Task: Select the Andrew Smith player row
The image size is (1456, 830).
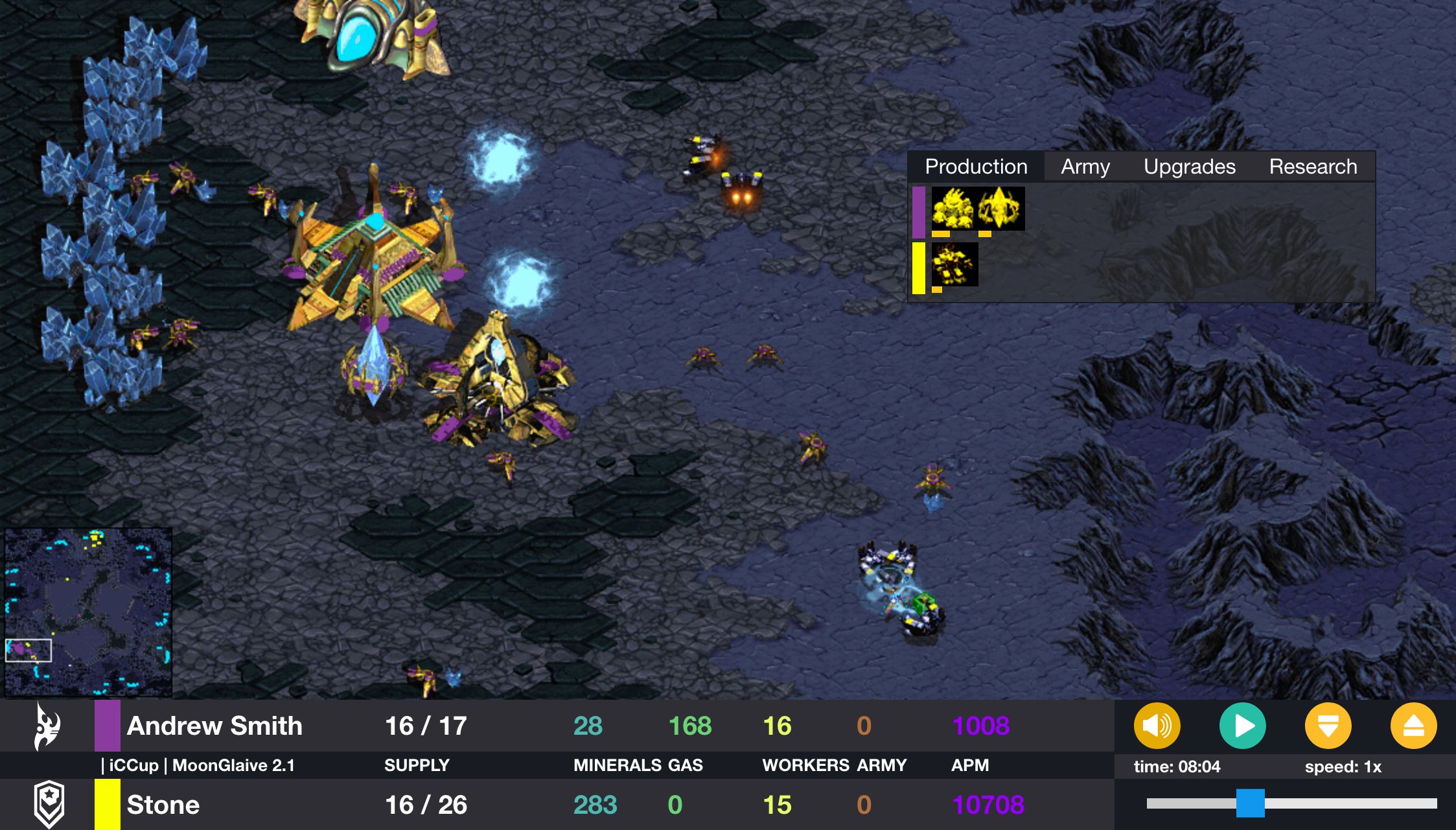Action: click(214, 726)
